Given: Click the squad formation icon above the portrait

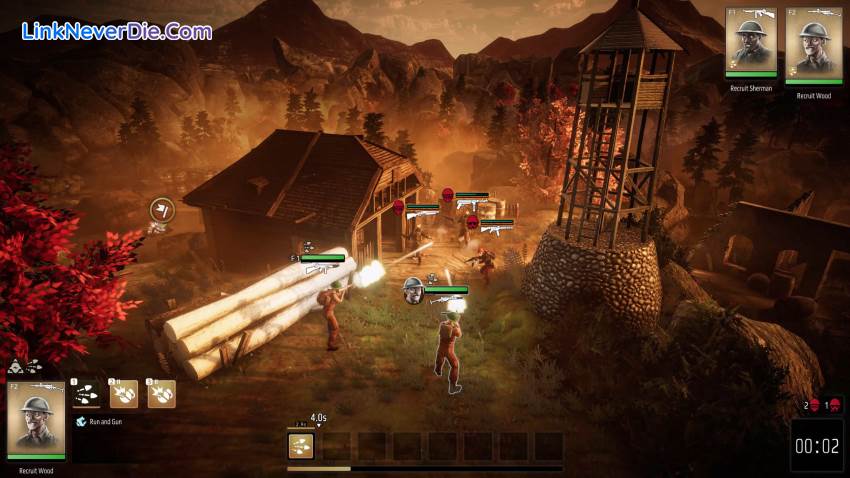Looking at the screenshot, I should [x=24, y=367].
